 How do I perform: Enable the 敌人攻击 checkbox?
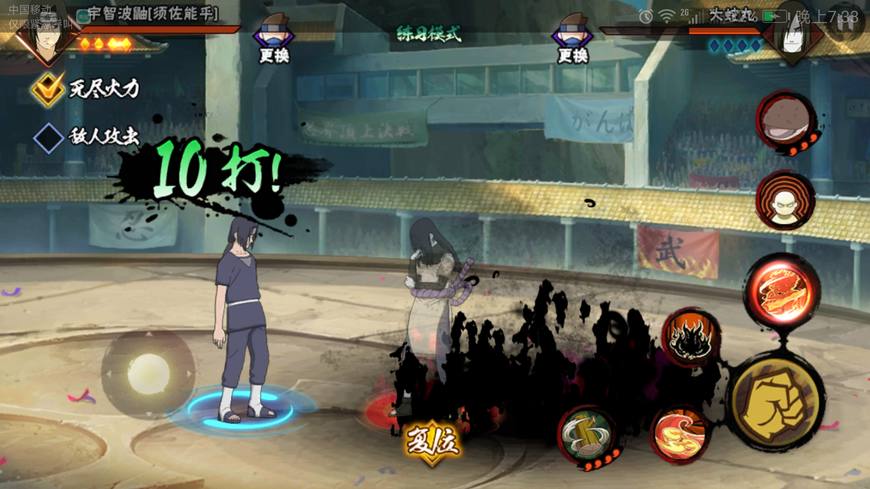pyautogui.click(x=48, y=136)
